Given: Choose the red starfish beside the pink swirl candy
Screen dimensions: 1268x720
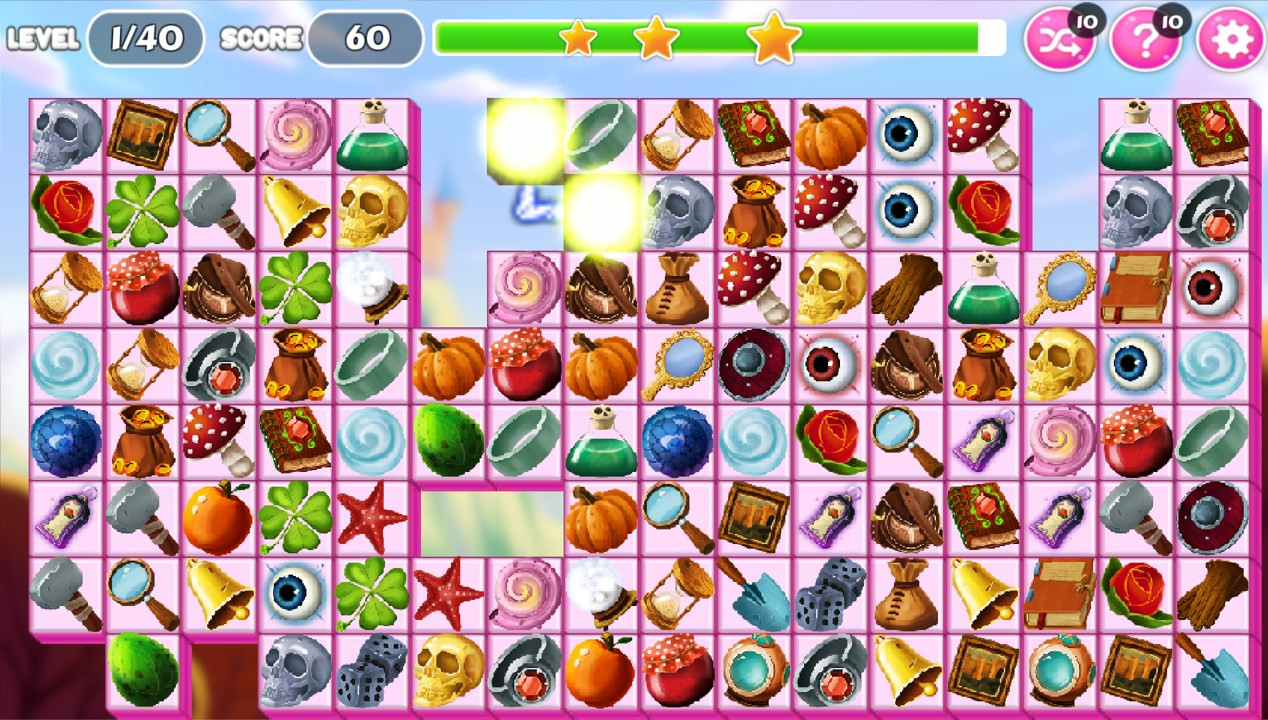Looking at the screenshot, I should 448,595.
